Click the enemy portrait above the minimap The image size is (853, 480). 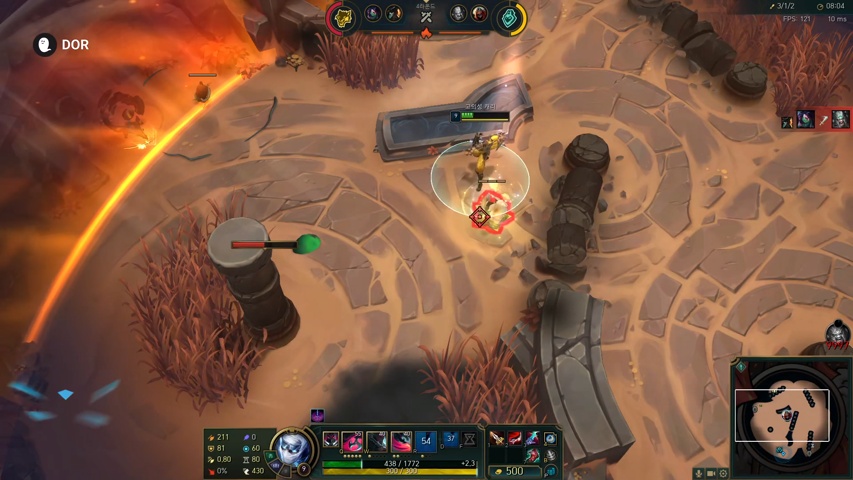838,335
